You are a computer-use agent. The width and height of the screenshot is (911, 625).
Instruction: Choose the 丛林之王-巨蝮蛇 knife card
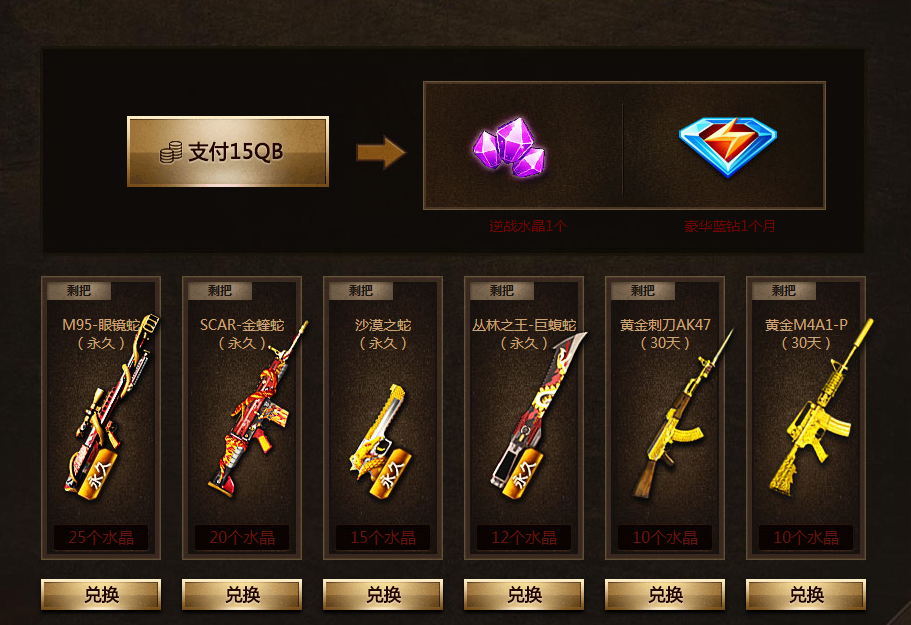tap(524, 417)
